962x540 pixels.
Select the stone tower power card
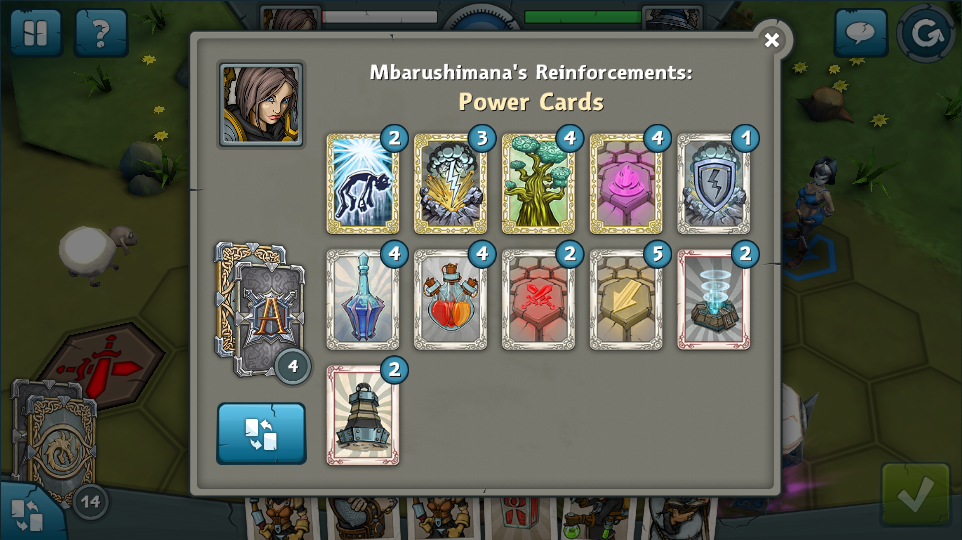pos(362,415)
